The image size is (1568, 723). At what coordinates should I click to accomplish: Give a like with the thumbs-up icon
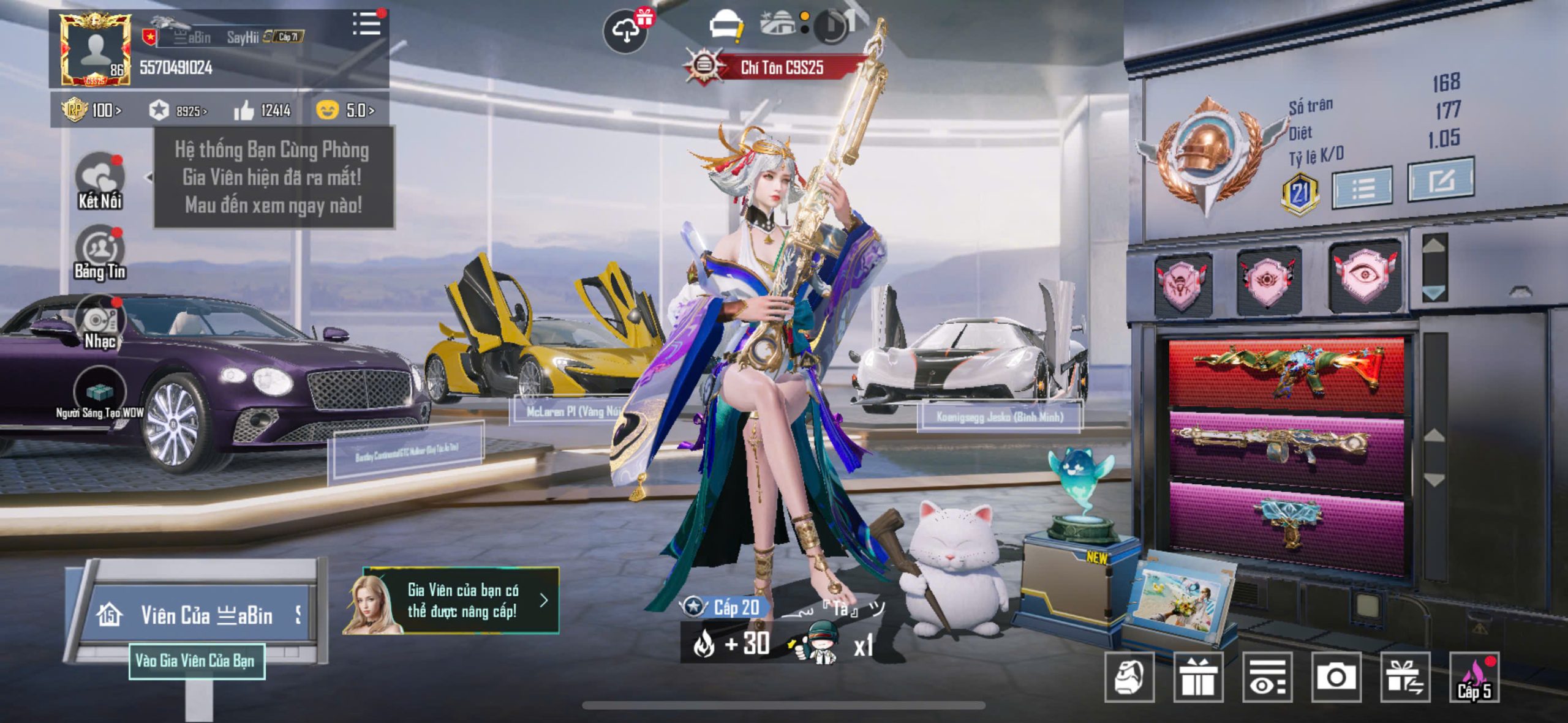click(244, 110)
